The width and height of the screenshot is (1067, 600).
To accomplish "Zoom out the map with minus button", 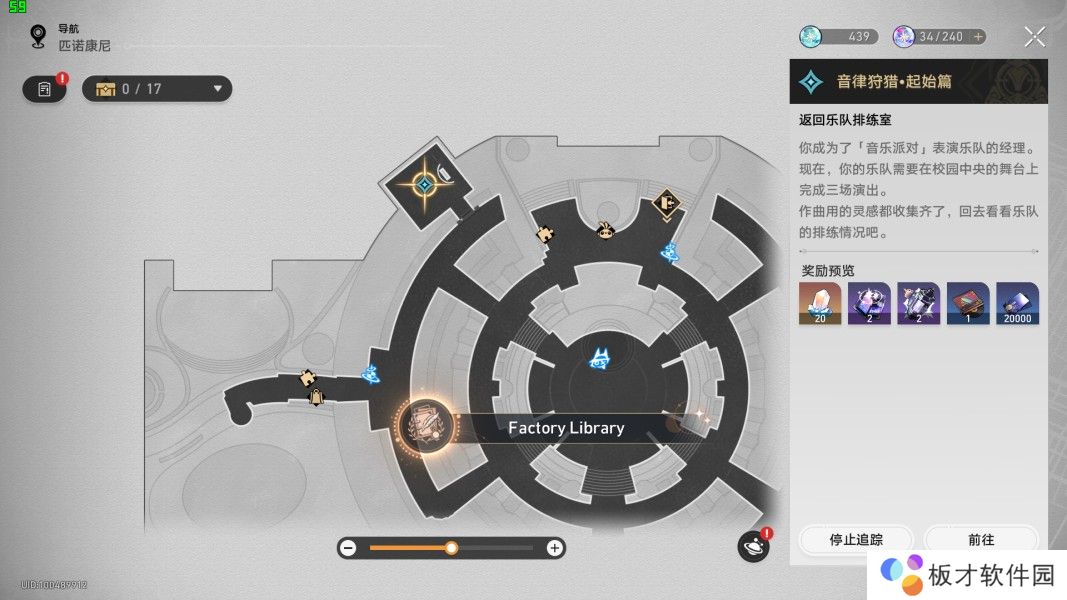I will pyautogui.click(x=348, y=548).
